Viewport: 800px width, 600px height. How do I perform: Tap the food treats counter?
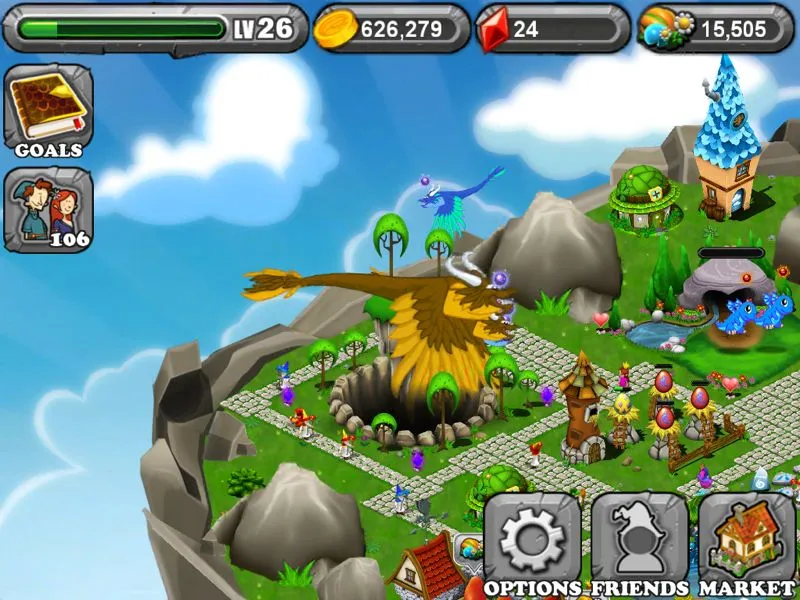[712, 29]
